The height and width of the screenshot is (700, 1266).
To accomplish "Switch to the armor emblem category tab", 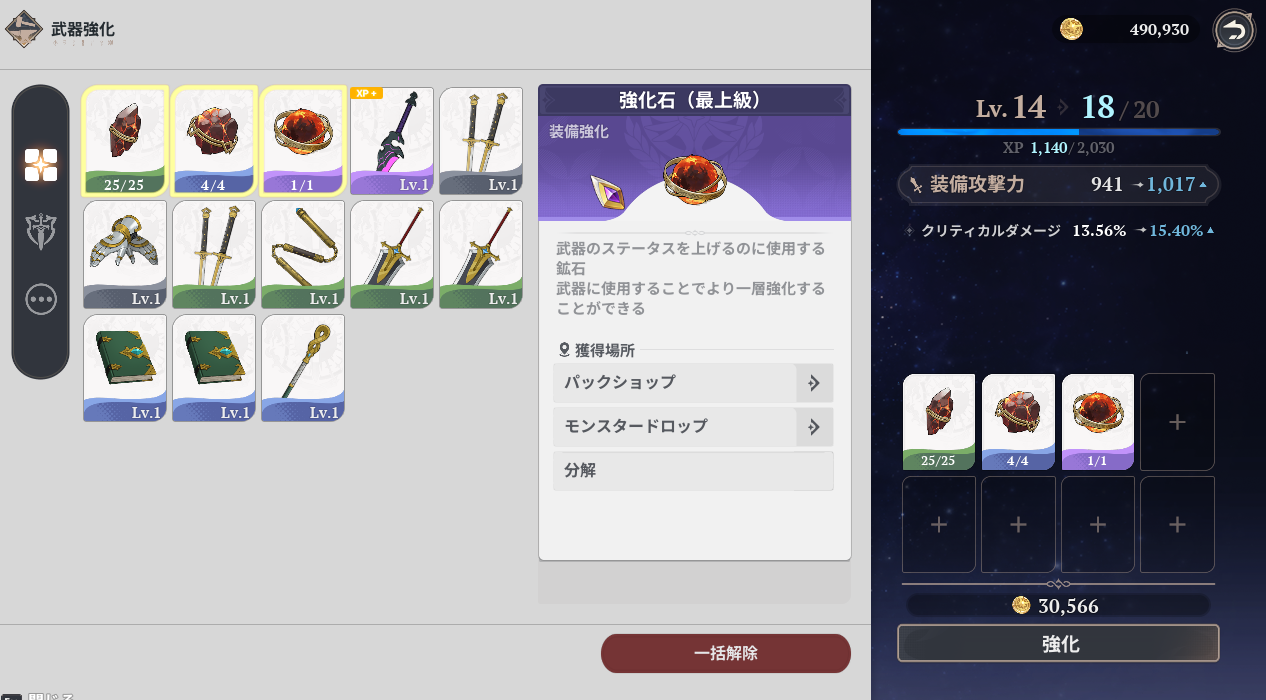I will click(x=41, y=232).
